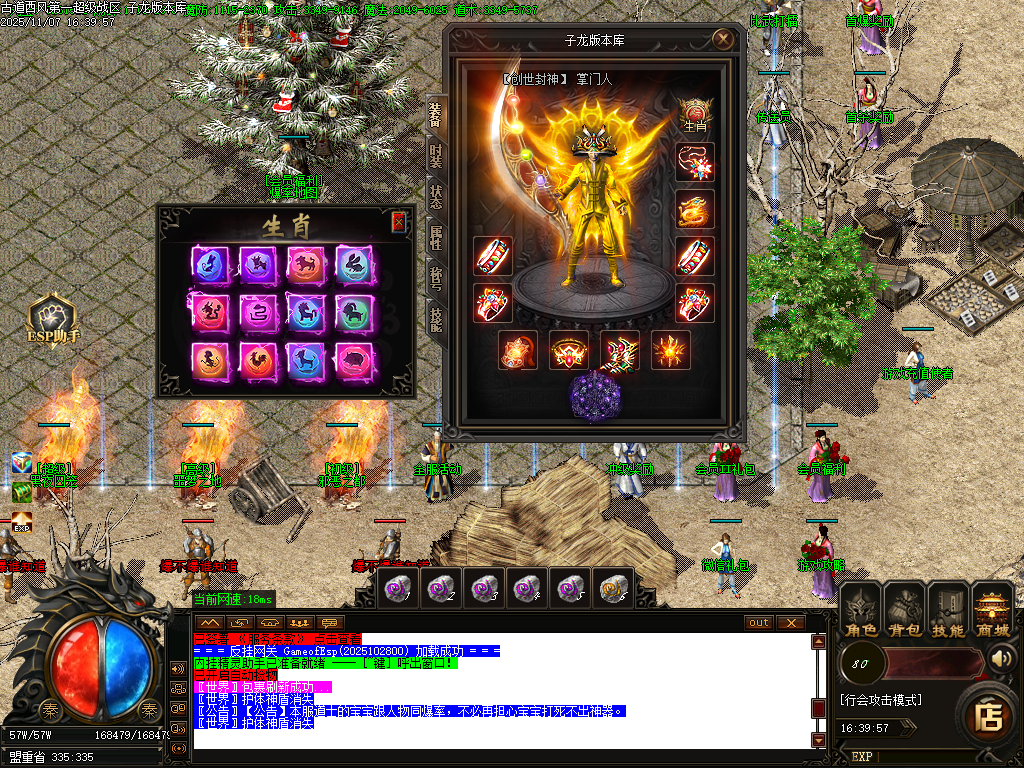Click the chat window out button
The width and height of the screenshot is (1024, 768).
pos(759,623)
